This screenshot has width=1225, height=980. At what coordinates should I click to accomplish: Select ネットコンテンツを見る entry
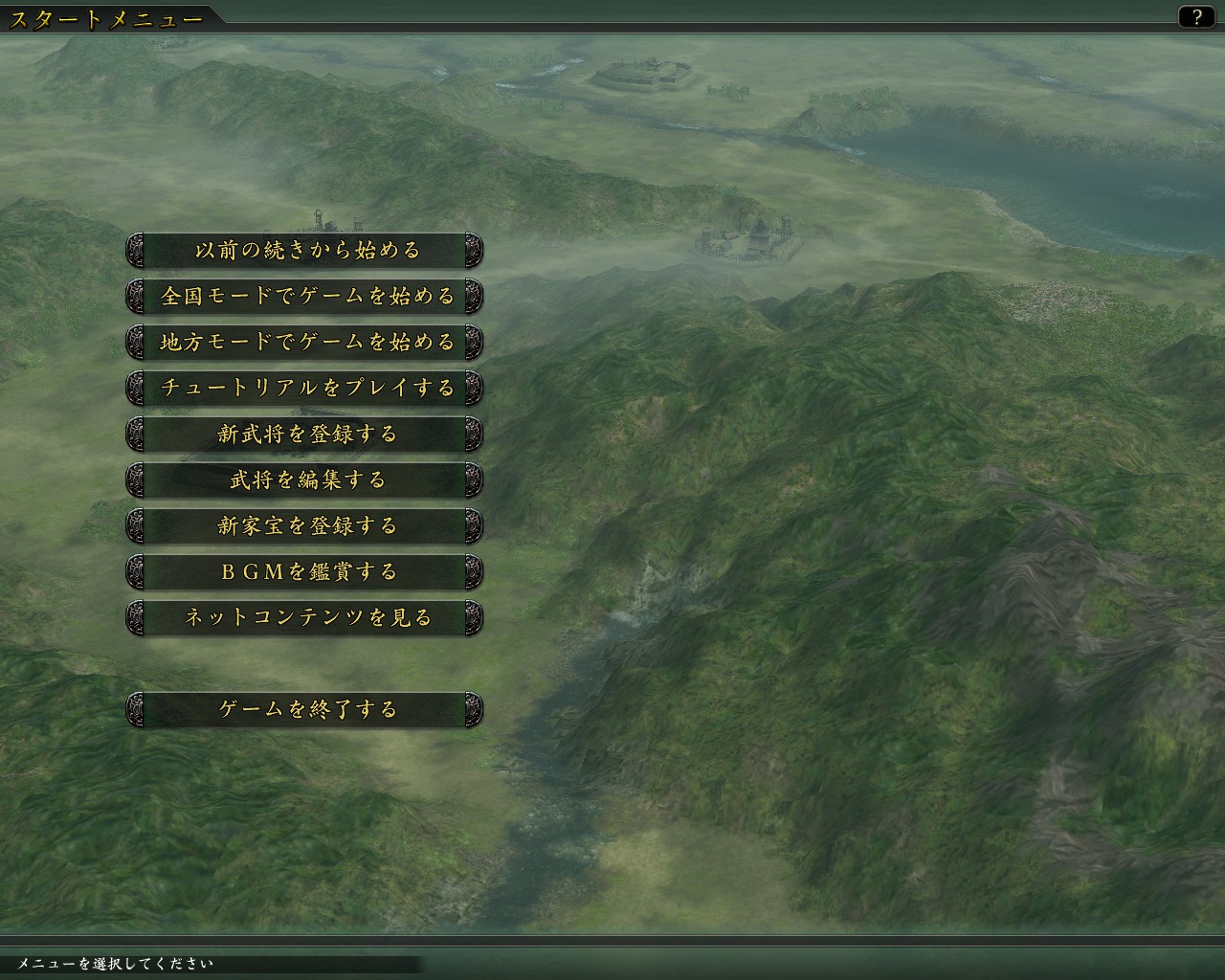(x=304, y=618)
